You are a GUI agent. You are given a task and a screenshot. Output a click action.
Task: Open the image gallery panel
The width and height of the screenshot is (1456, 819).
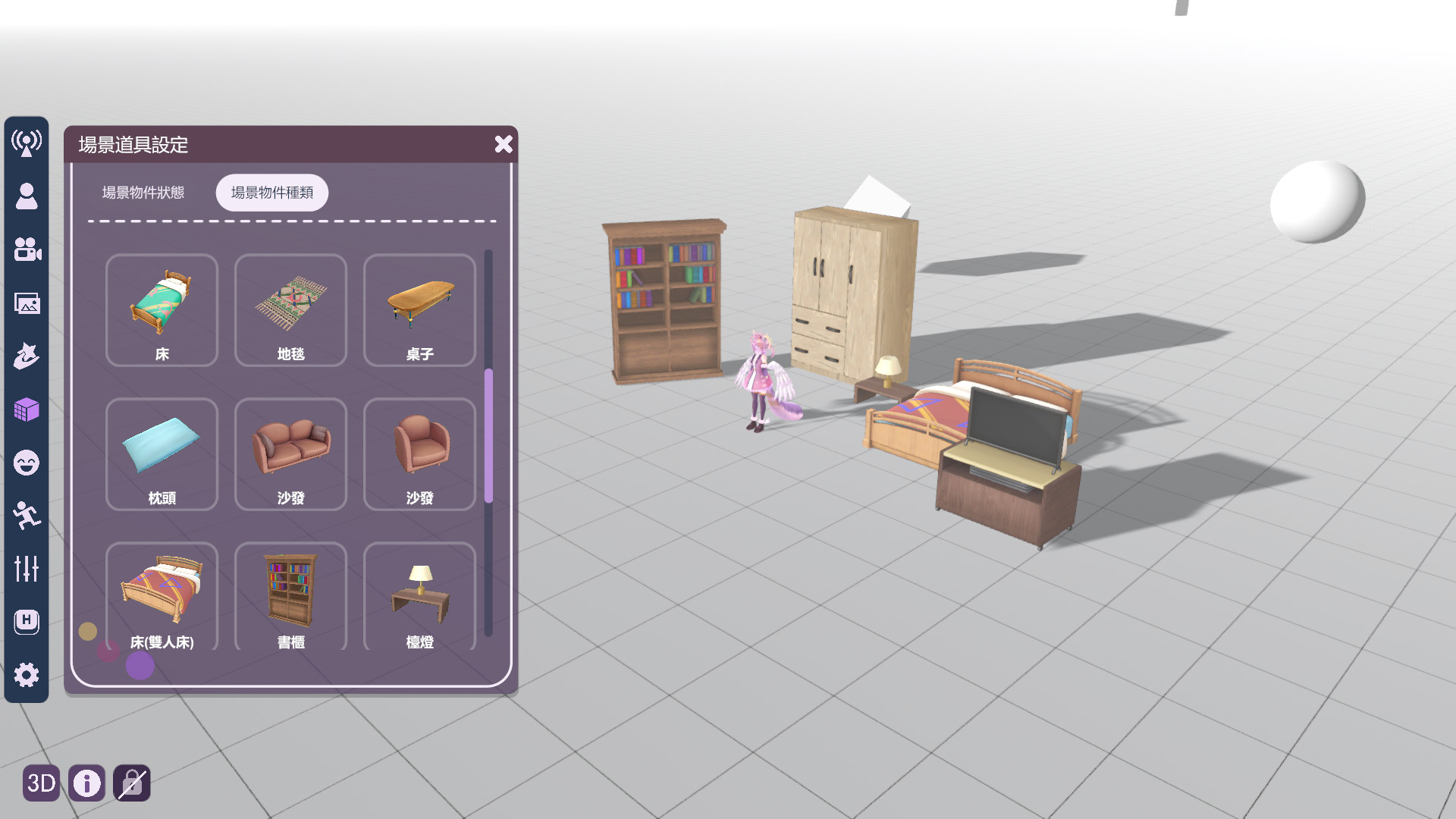tap(27, 304)
